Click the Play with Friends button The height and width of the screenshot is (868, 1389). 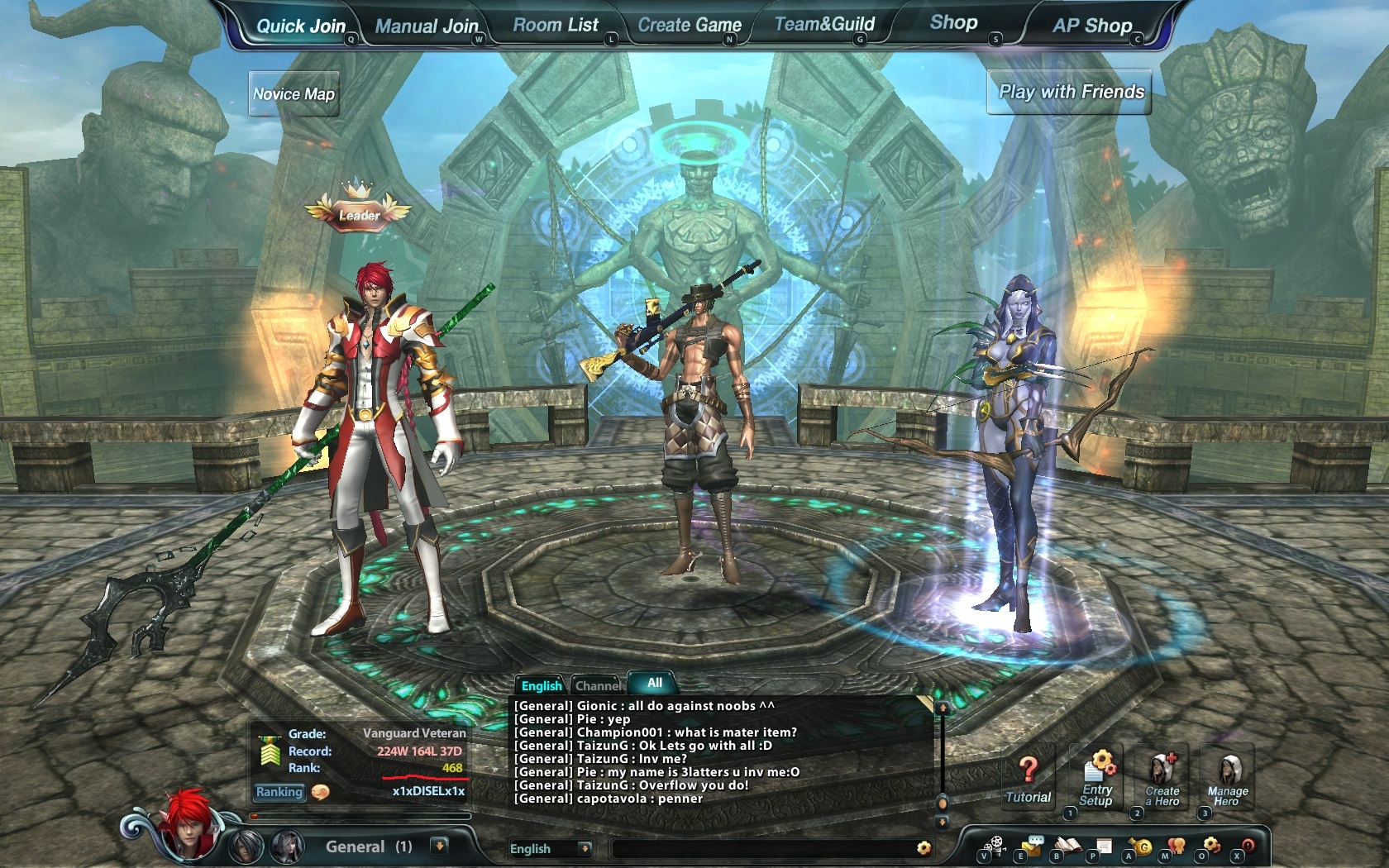[x=1071, y=92]
